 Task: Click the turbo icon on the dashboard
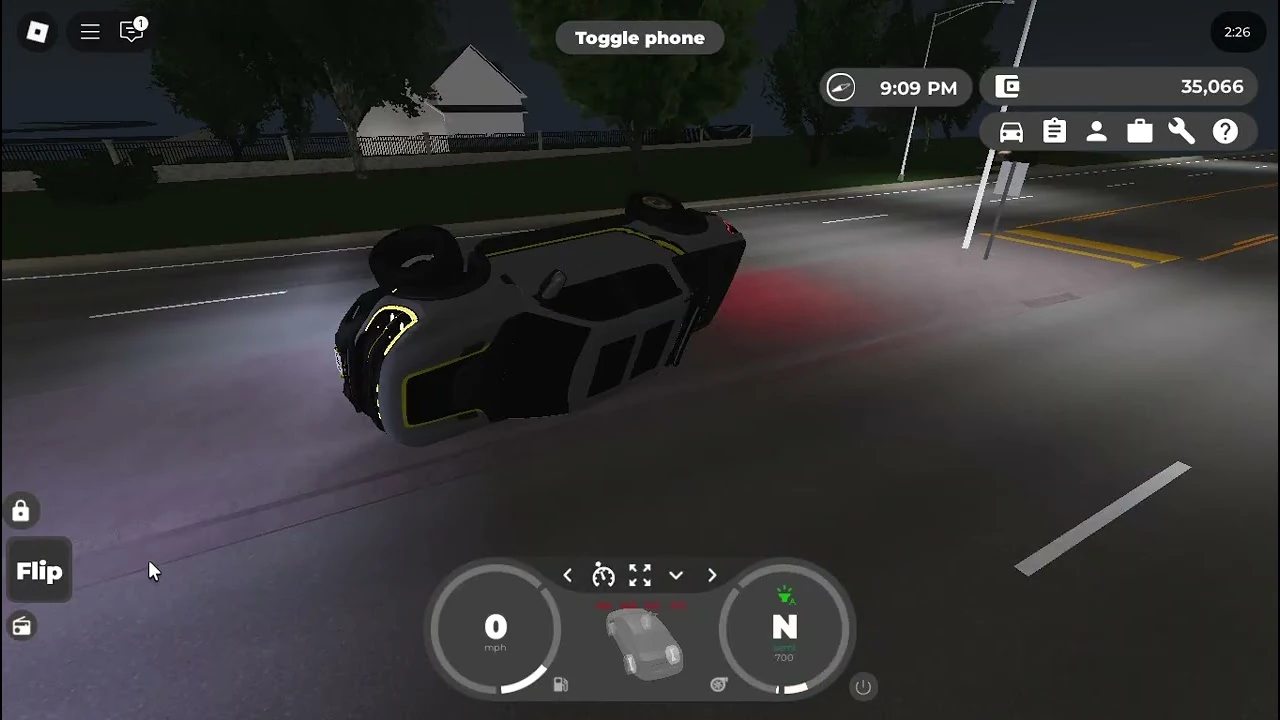pos(717,684)
